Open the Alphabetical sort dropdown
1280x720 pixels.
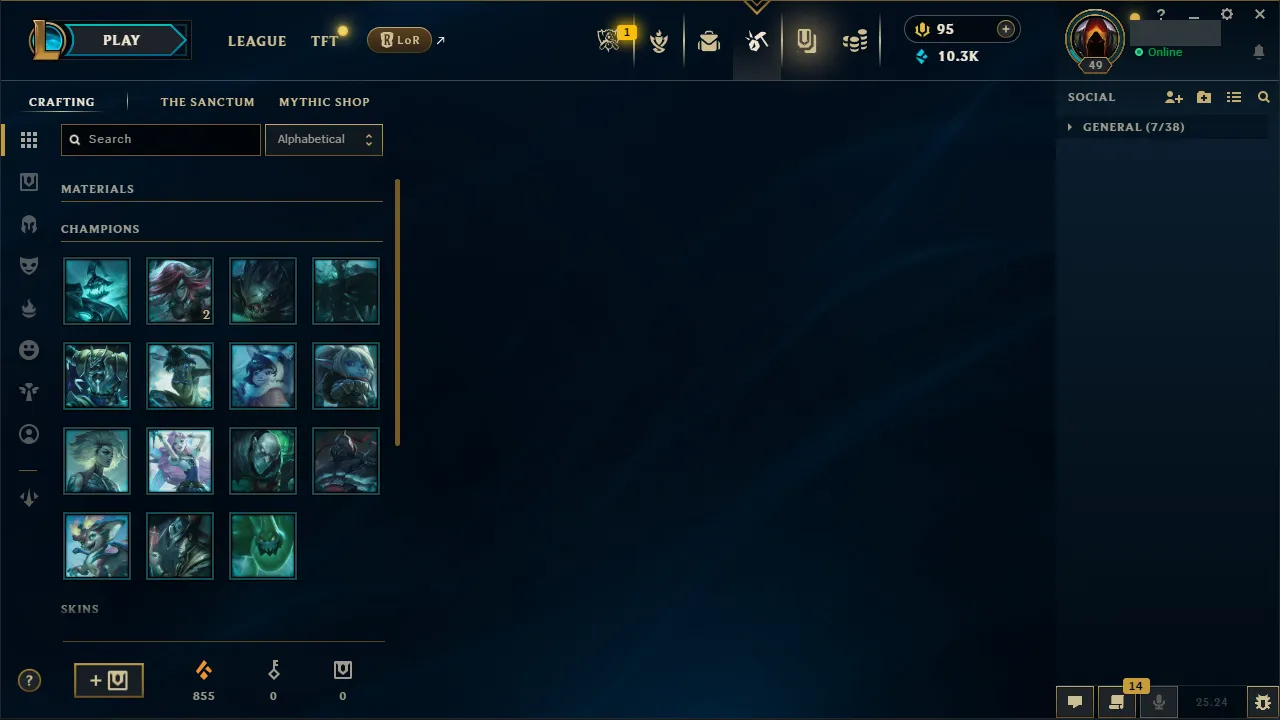click(x=323, y=139)
